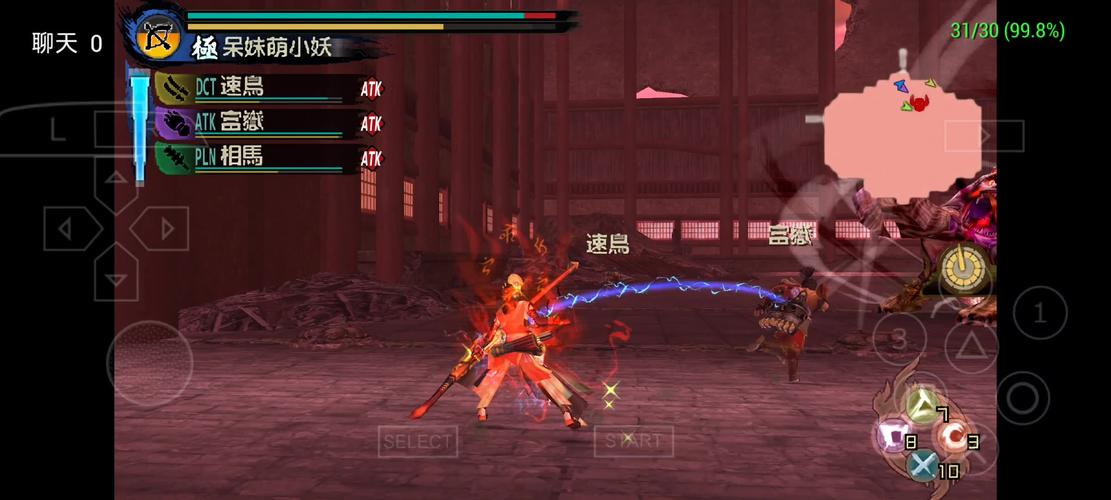Viewport: 1111px width, 500px height.
Task: Tap the D-pad right arrow
Action: coord(162,229)
